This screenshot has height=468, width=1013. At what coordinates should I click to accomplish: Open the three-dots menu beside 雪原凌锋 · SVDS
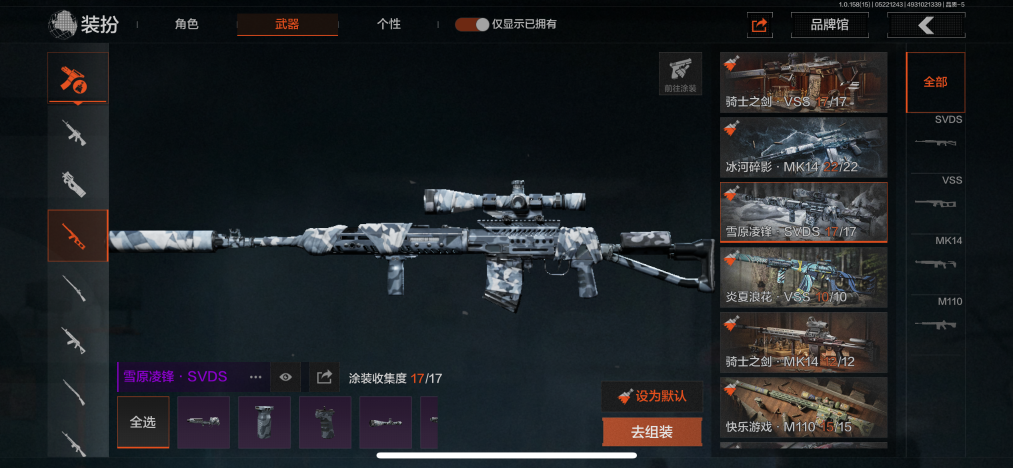coord(255,377)
